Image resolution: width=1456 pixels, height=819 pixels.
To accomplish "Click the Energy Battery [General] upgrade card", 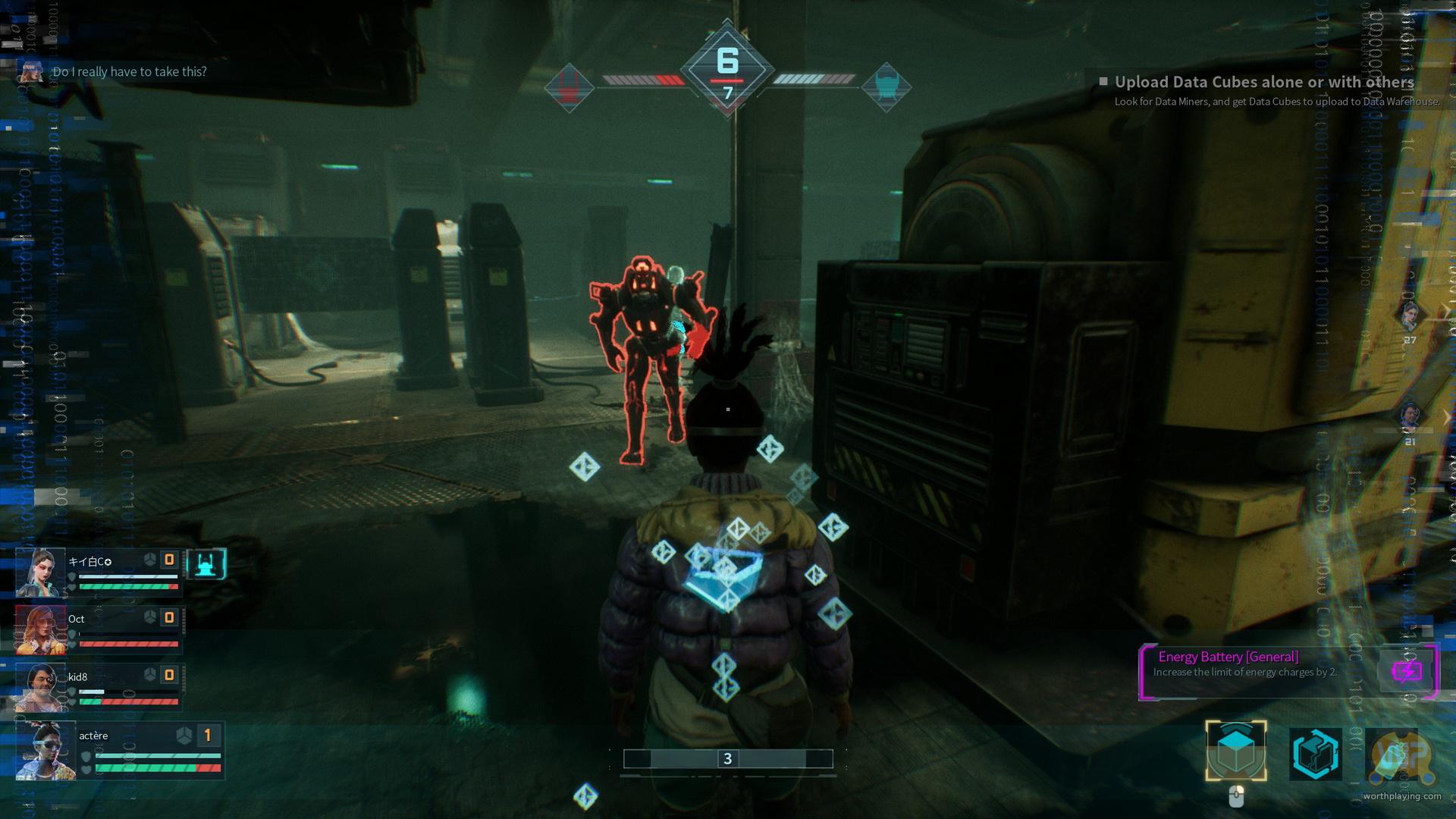I will tap(1288, 671).
